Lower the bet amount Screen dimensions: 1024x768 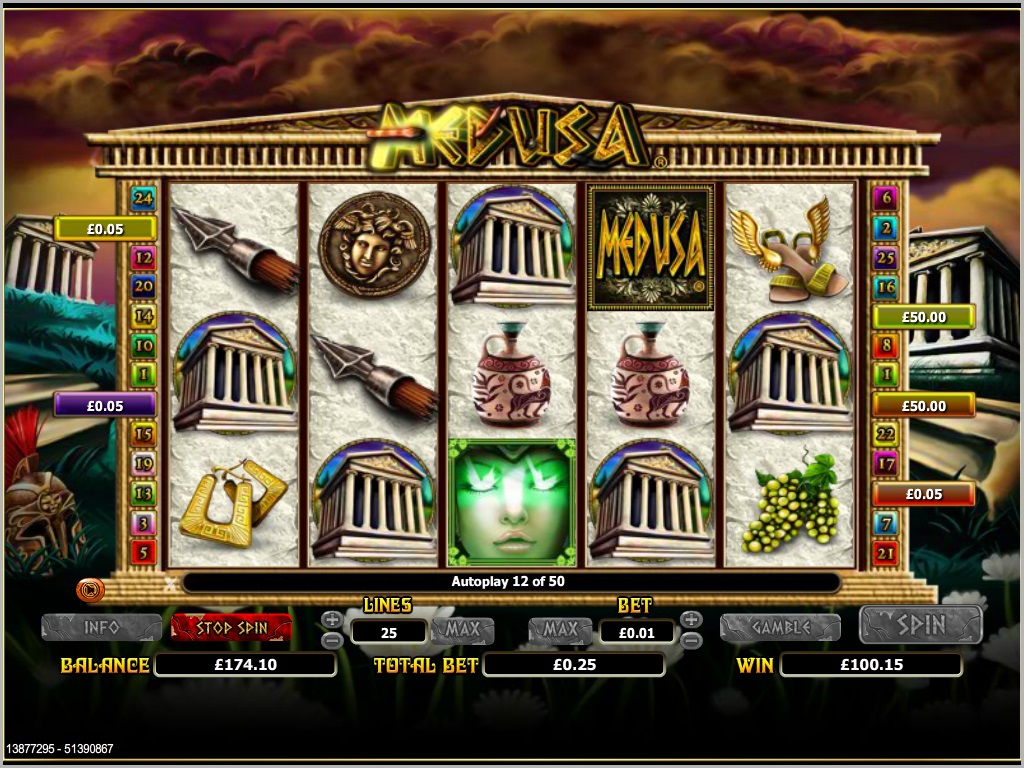coord(690,640)
